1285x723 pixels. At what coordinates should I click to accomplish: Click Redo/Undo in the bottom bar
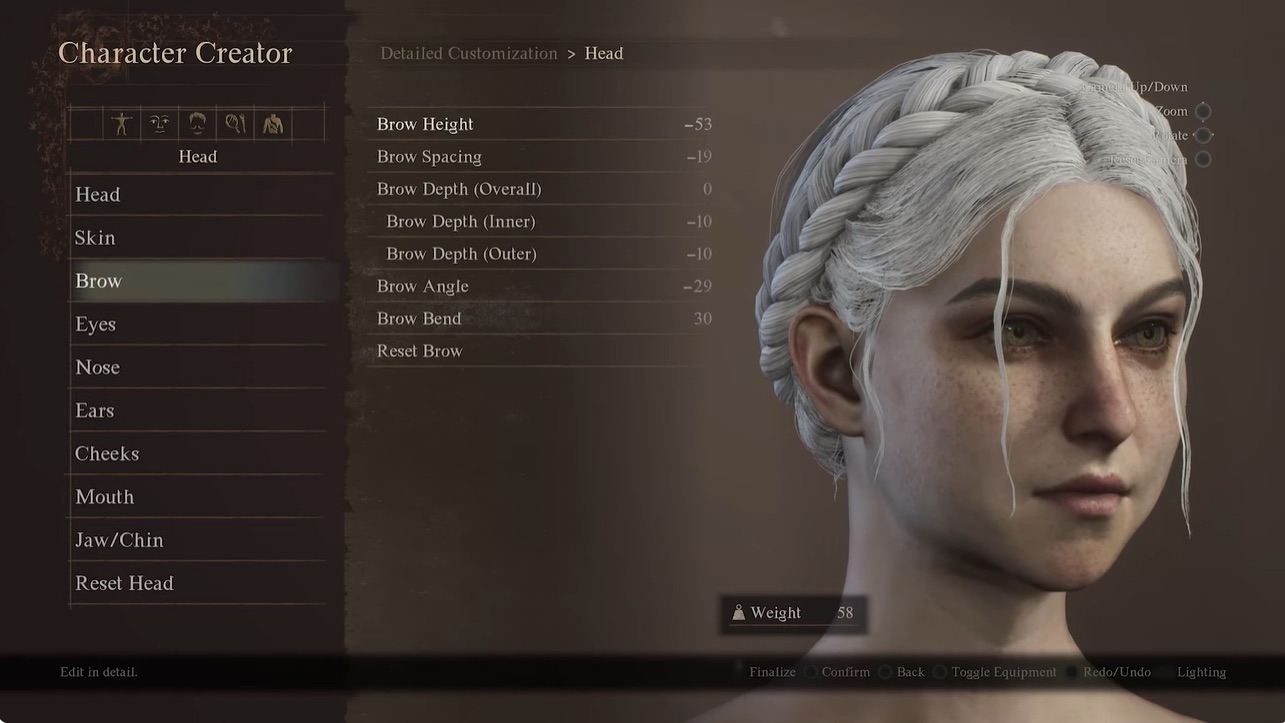(1116, 671)
